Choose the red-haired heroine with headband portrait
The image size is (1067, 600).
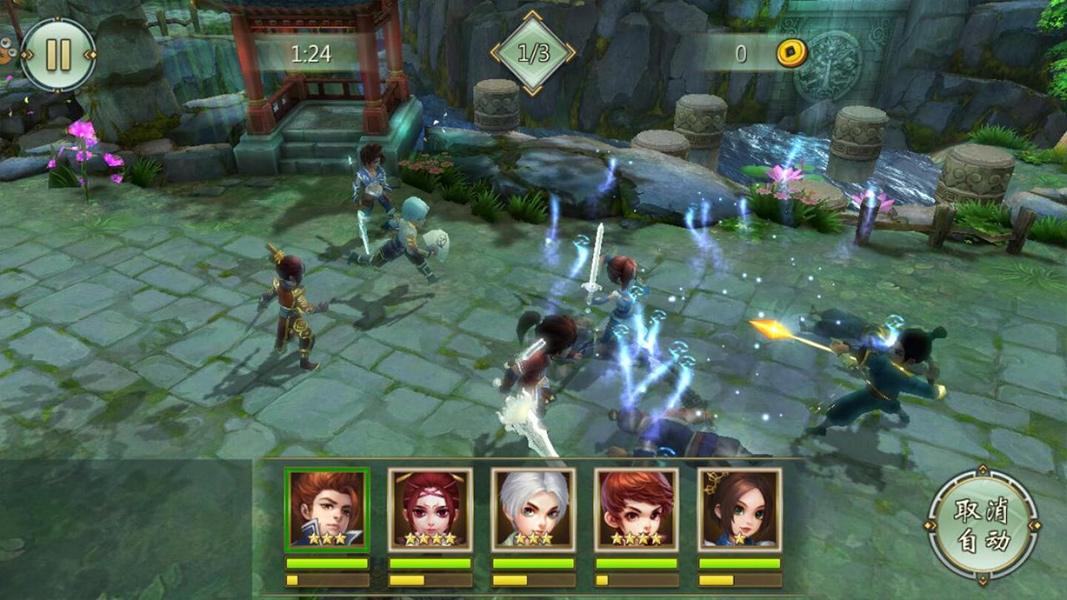430,509
